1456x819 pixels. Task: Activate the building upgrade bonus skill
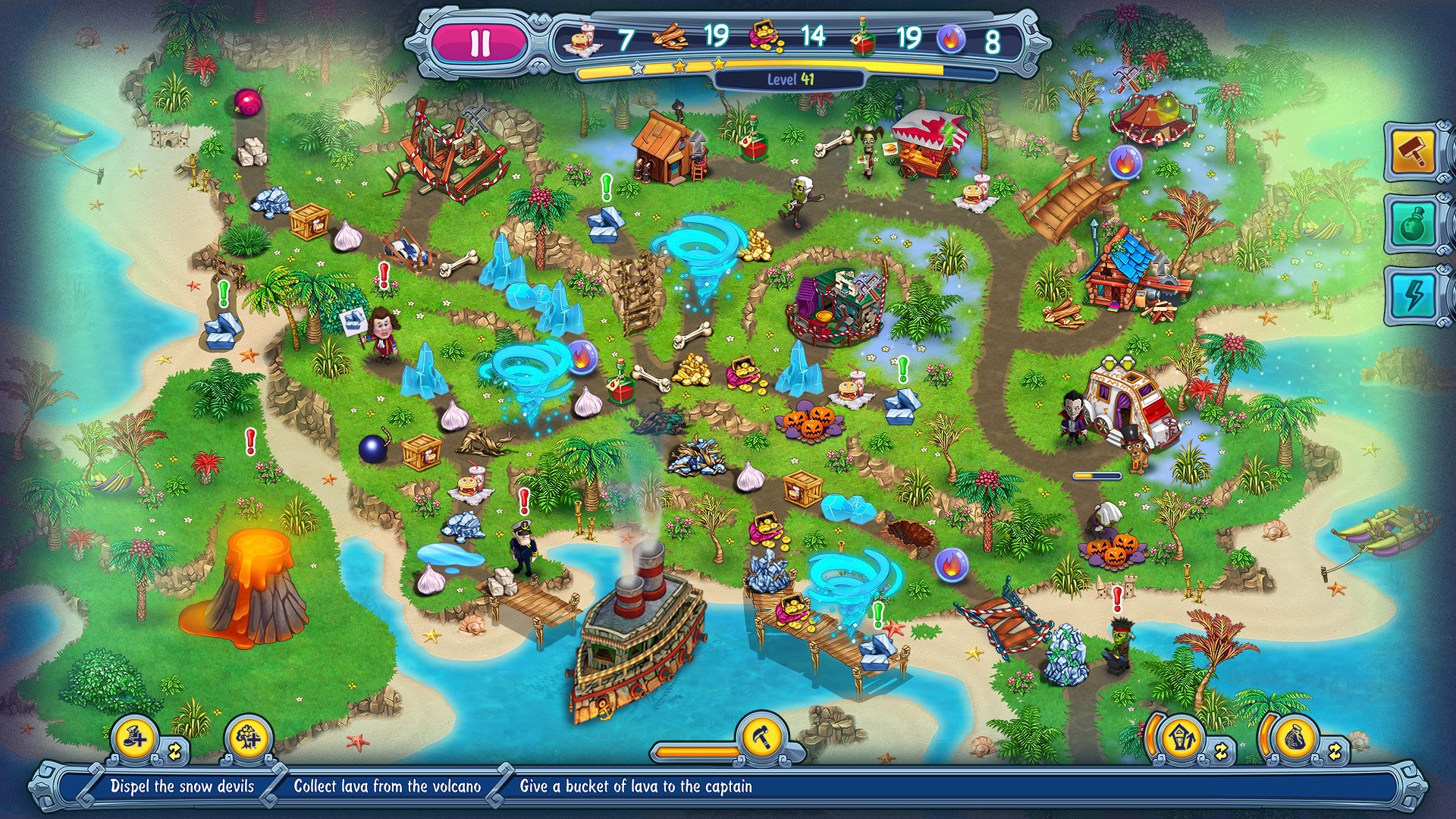[x=1180, y=738]
